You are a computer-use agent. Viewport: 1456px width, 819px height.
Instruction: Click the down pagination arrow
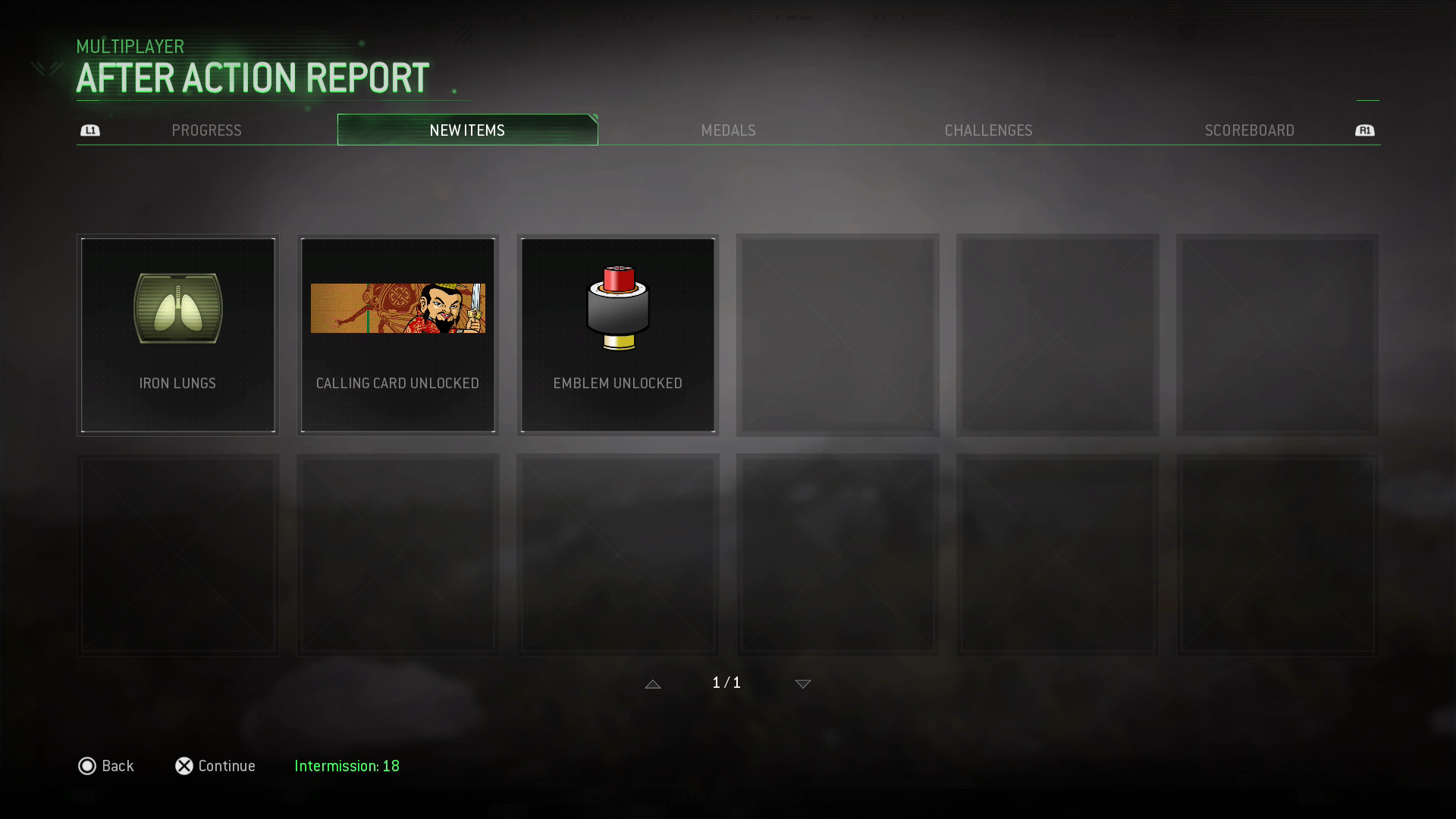802,683
